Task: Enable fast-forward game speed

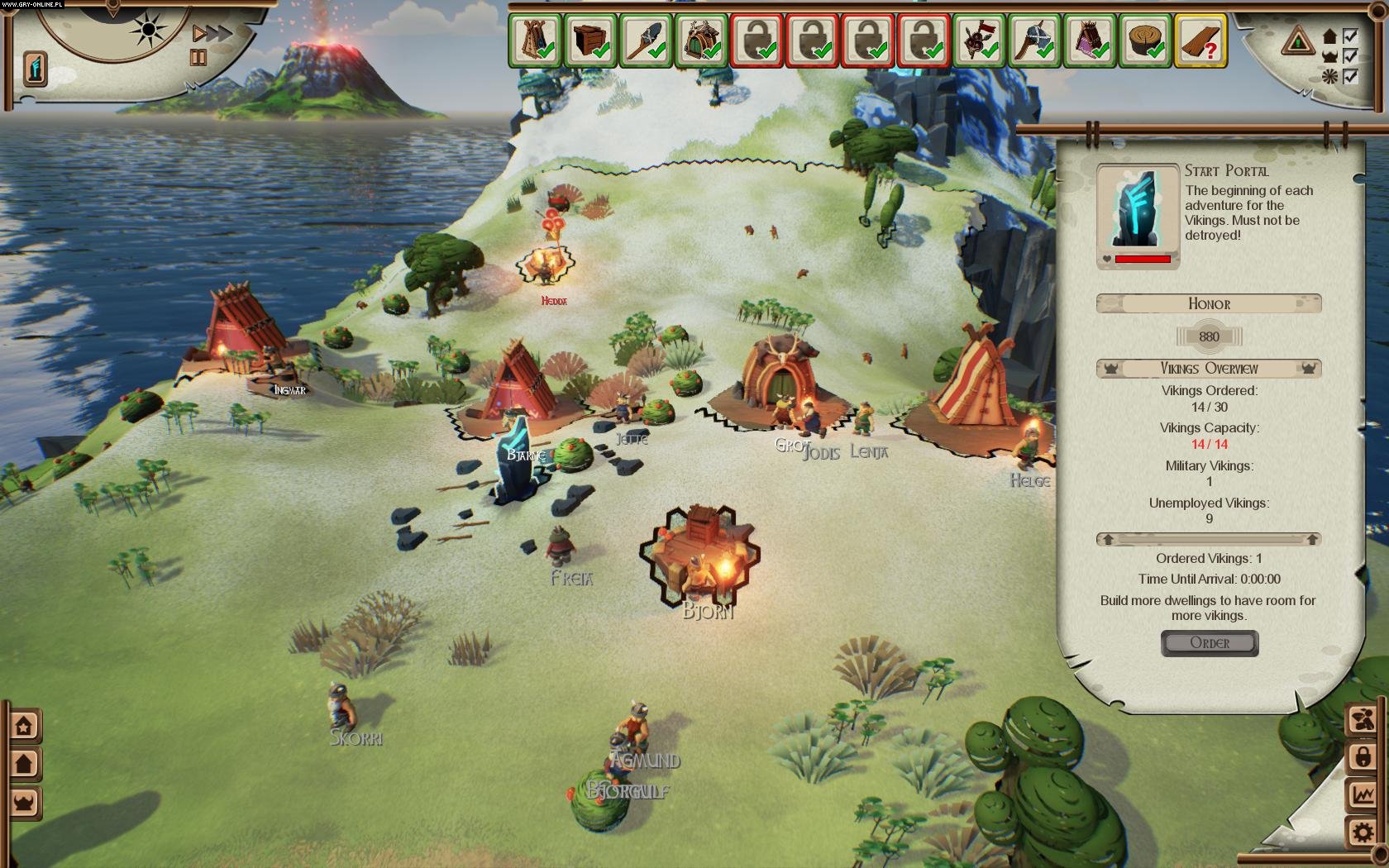Action: click(219, 34)
